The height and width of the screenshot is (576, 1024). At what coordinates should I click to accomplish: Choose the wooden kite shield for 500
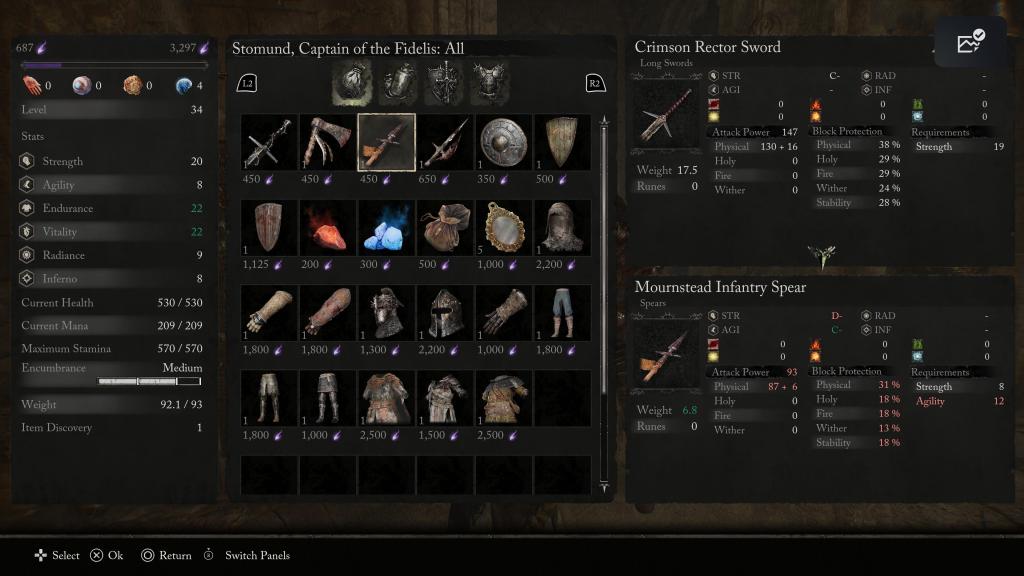click(x=562, y=142)
